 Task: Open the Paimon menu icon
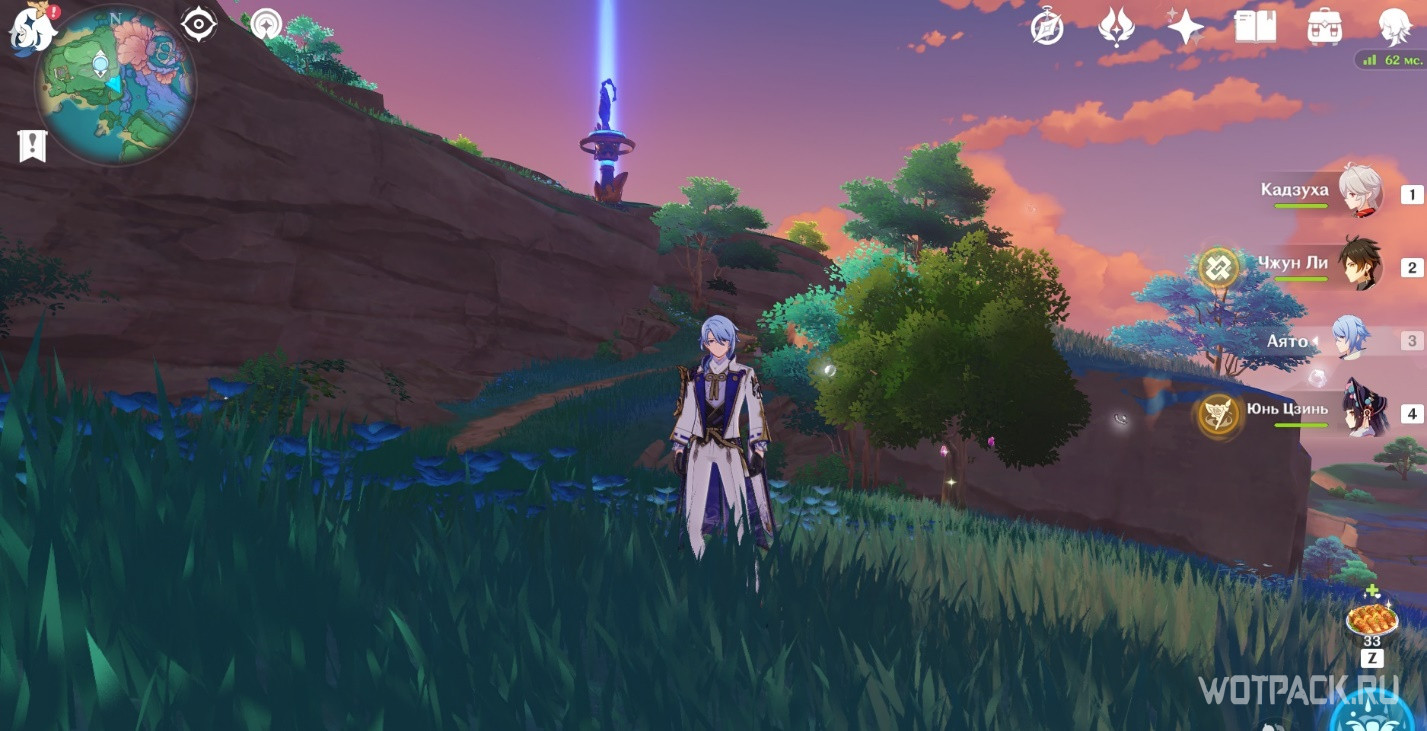click(x=31, y=28)
